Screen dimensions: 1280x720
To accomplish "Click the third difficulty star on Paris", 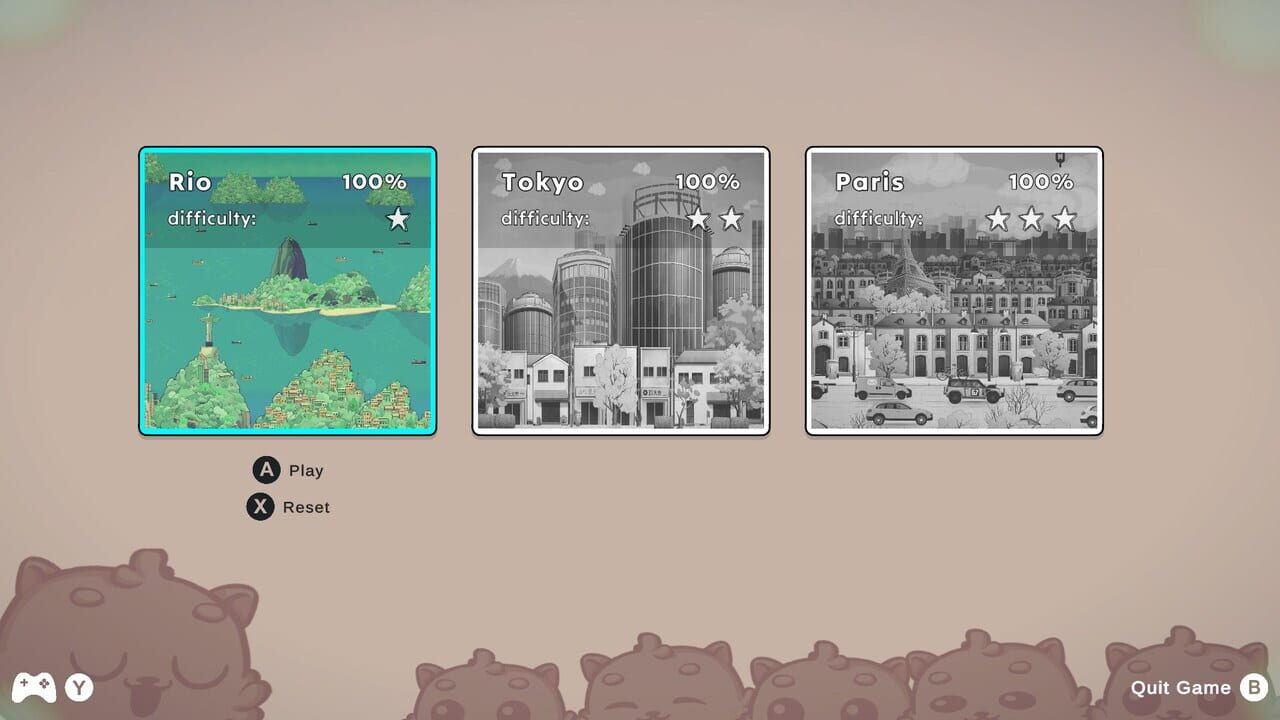I will (1063, 218).
